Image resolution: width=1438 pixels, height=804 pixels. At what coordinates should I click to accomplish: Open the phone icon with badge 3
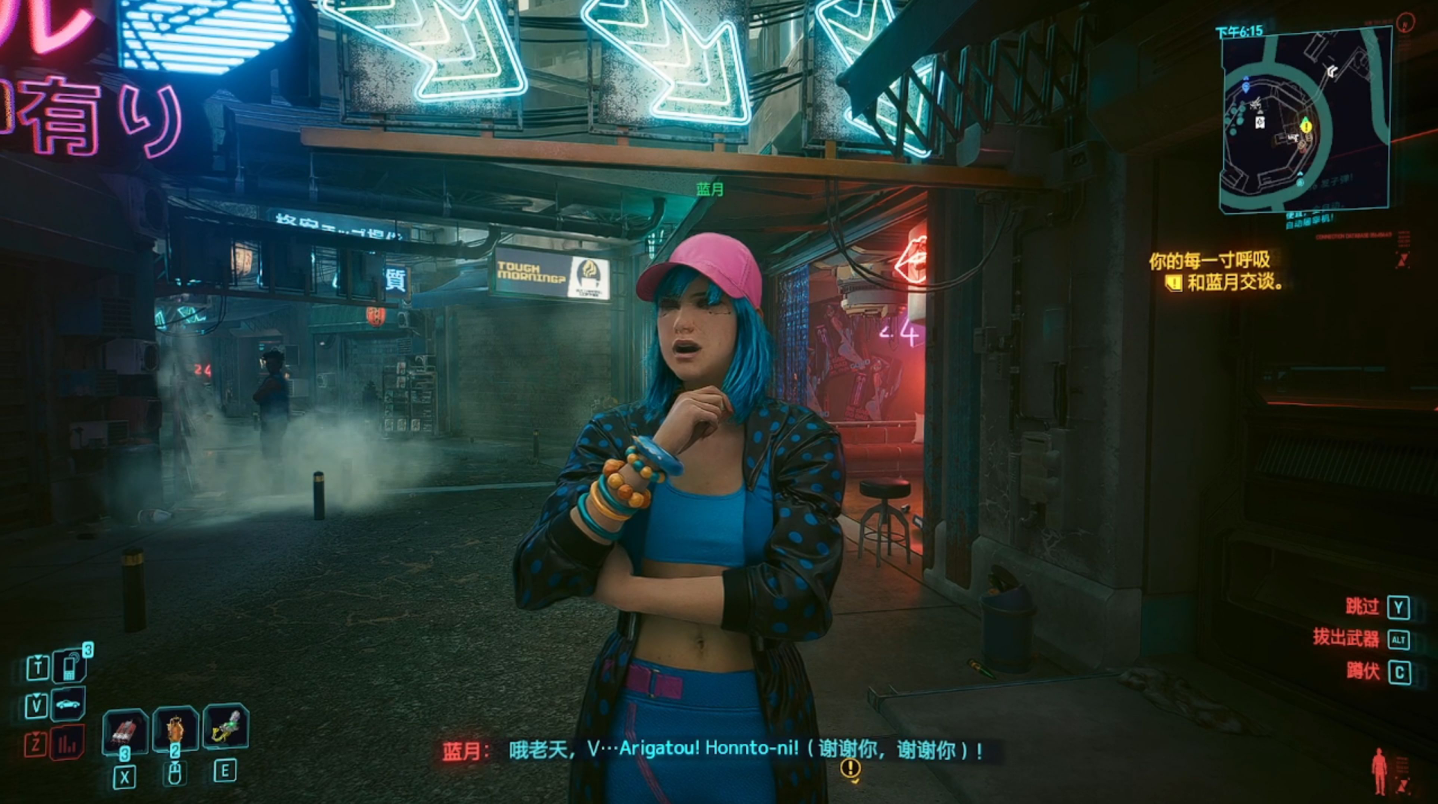coord(69,666)
